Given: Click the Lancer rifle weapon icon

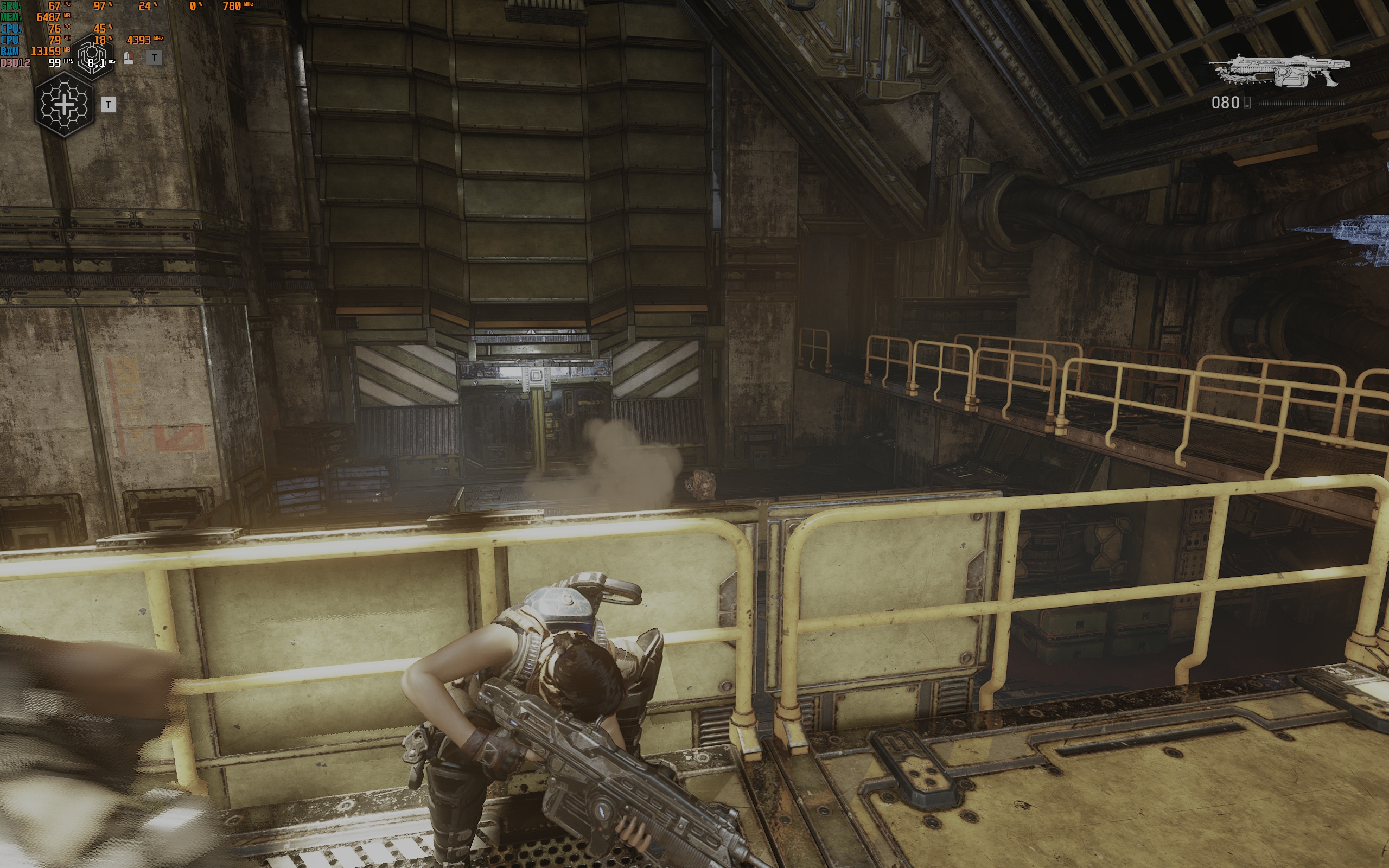Looking at the screenshot, I should (x=1278, y=71).
